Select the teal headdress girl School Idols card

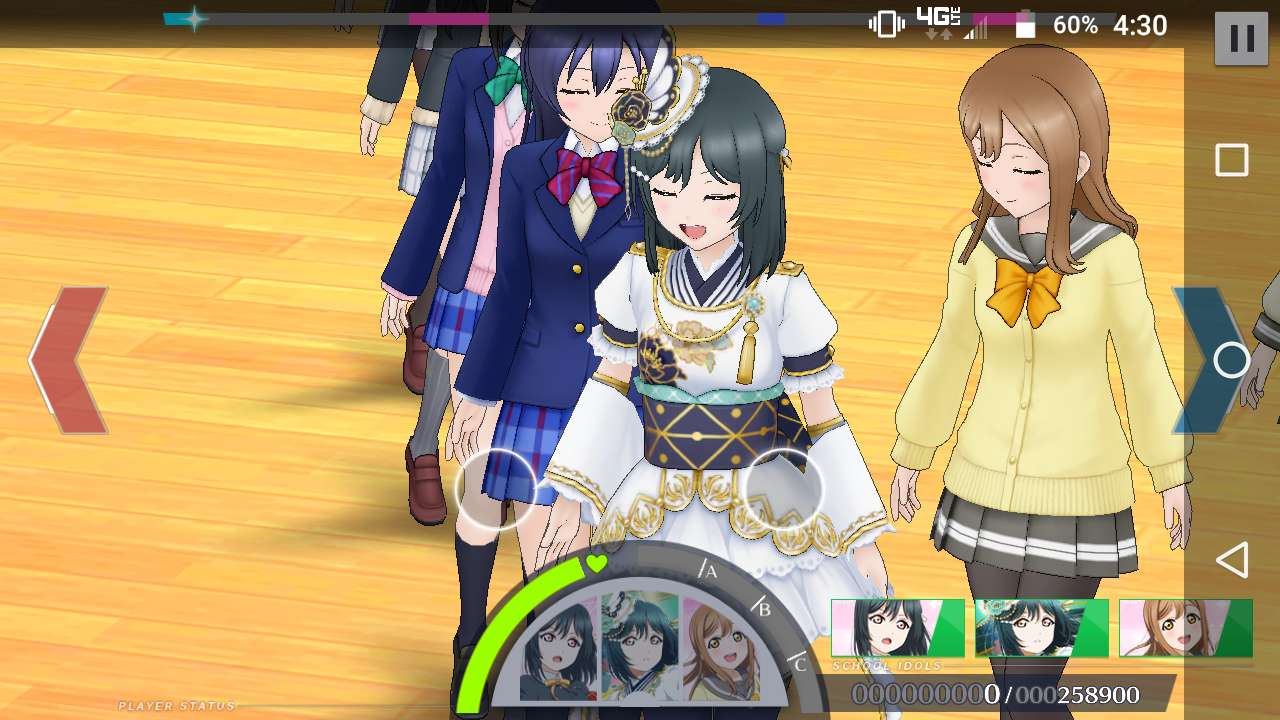tap(1042, 628)
